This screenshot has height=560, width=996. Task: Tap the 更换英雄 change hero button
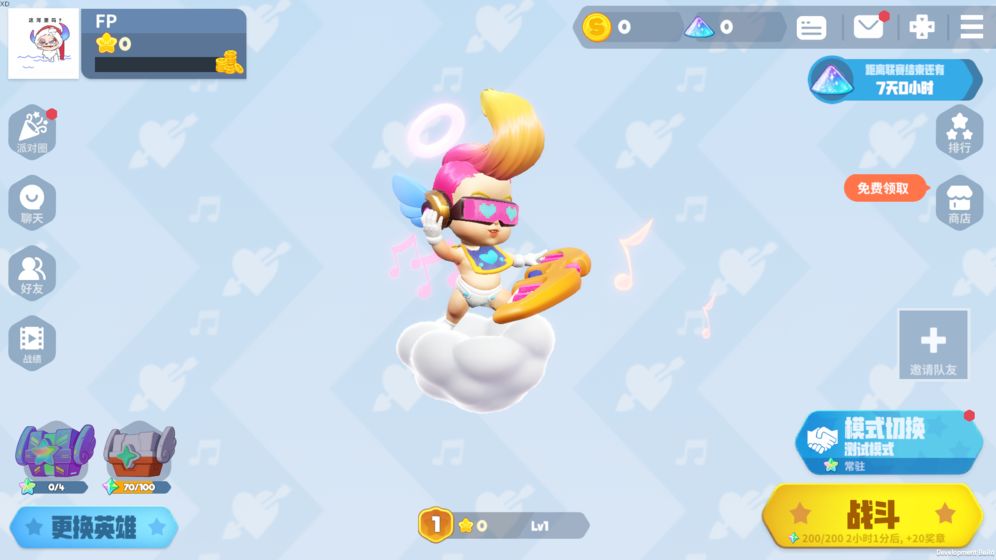[94, 527]
